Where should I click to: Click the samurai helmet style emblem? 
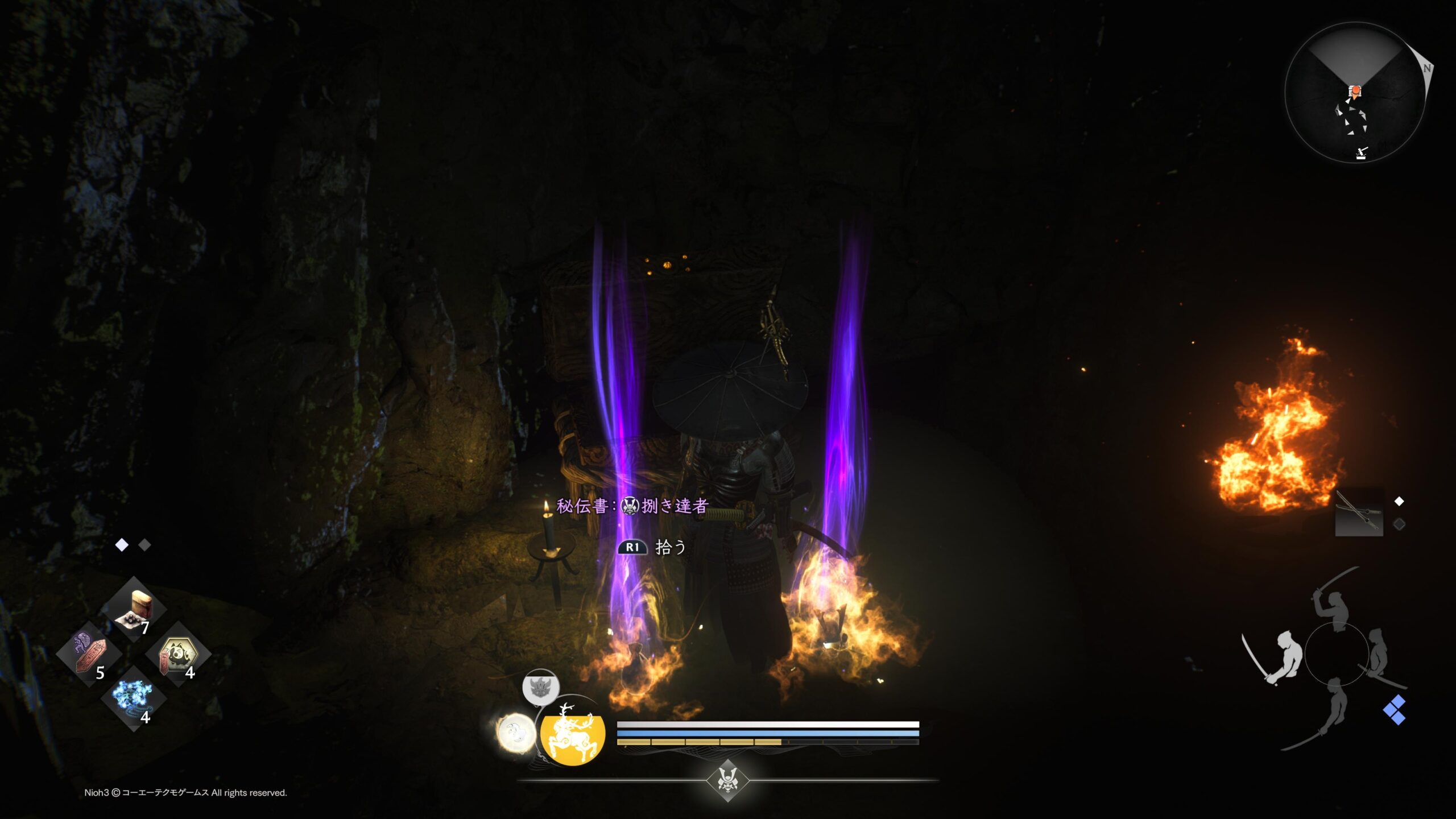click(x=727, y=780)
